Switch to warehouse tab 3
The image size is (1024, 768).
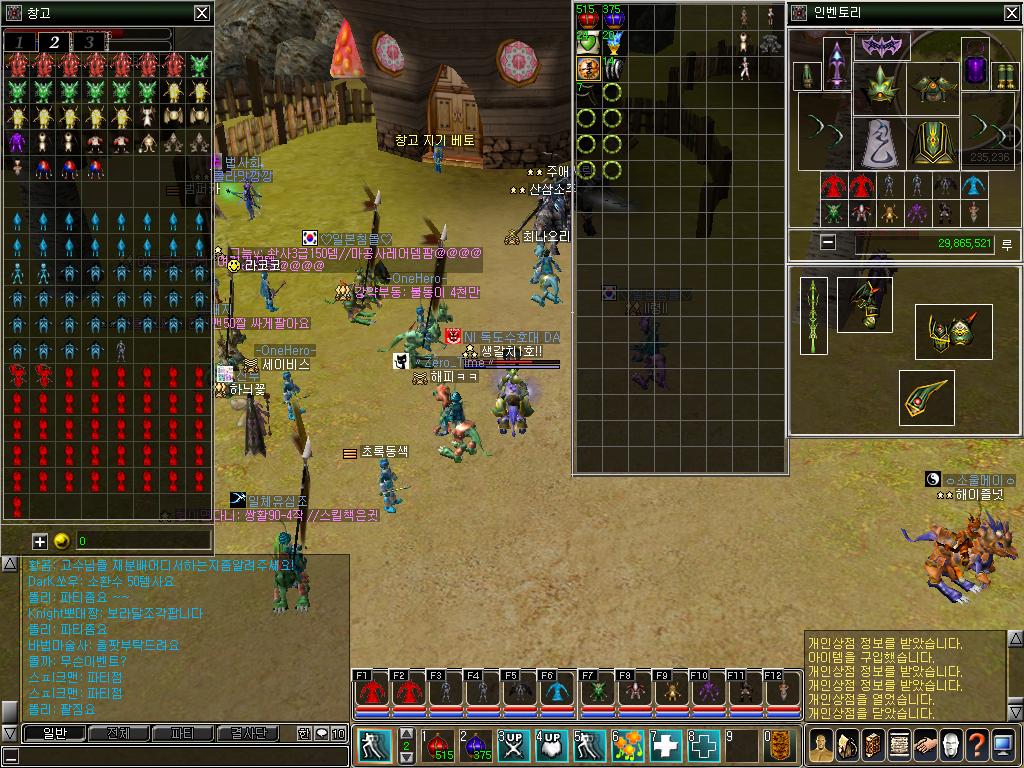(89, 42)
